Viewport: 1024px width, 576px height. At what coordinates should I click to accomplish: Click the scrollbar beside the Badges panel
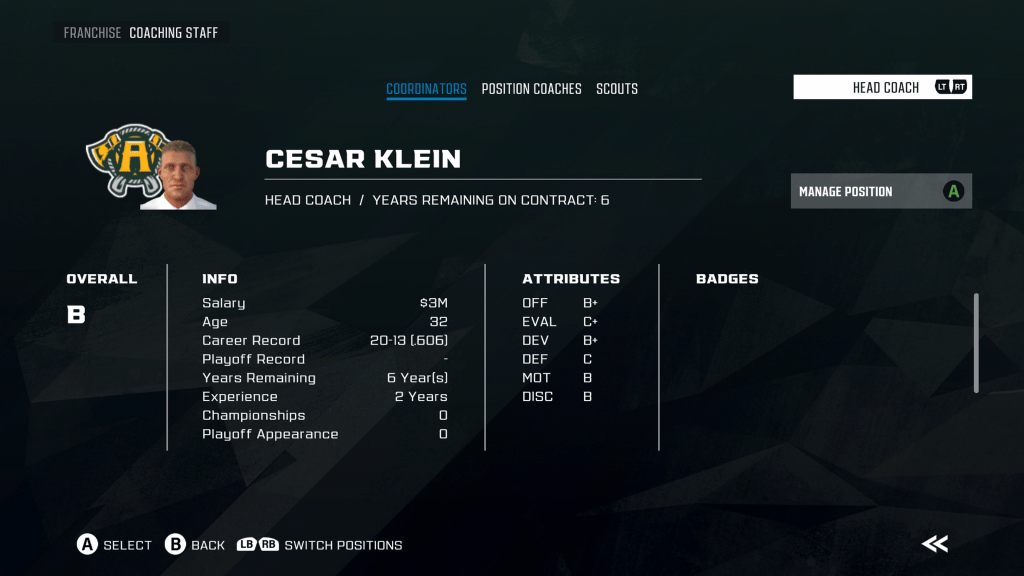(x=977, y=342)
